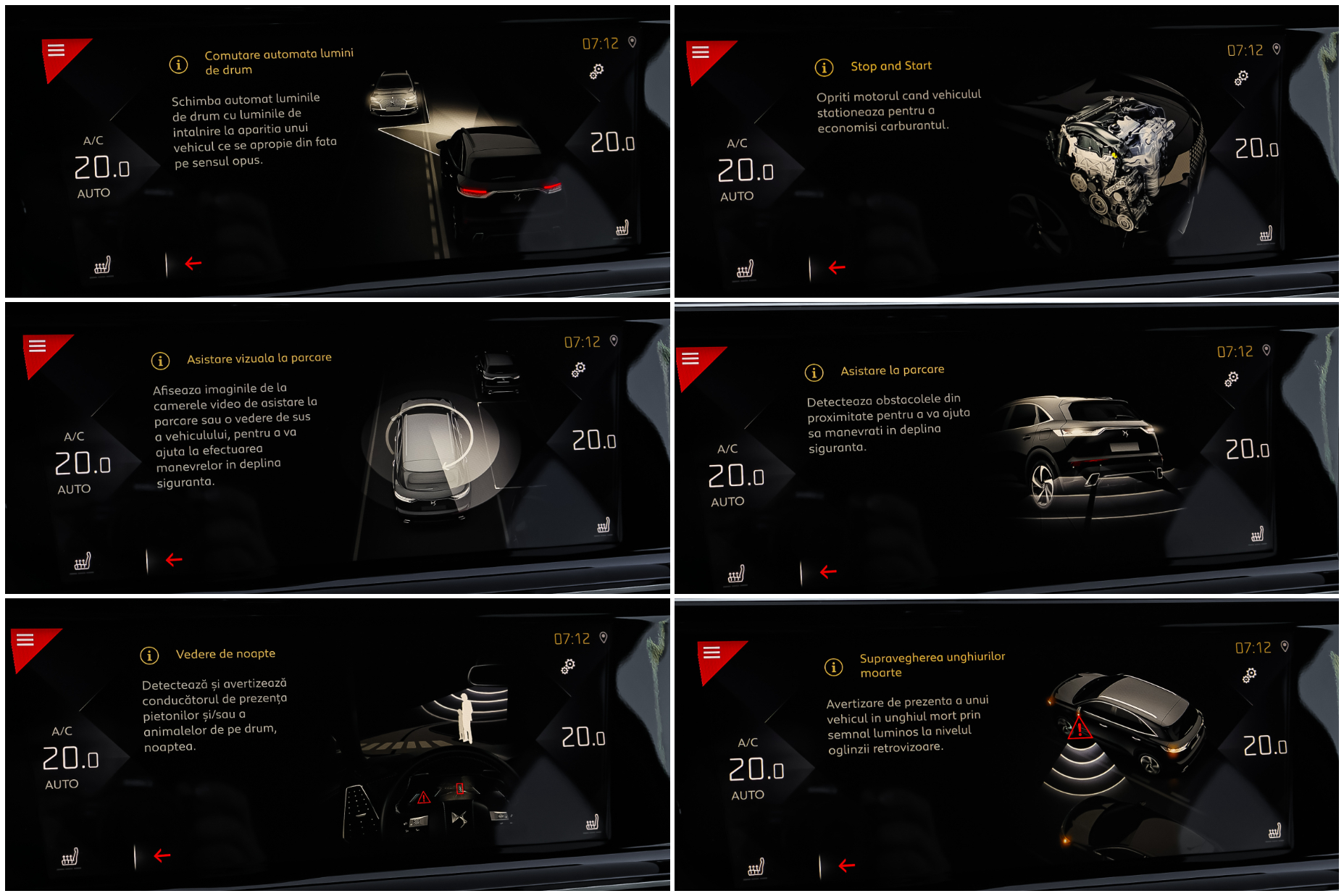Screen dimensions: 1344x896
Task: Go back from the Stop and Start screen
Action: 837,268
